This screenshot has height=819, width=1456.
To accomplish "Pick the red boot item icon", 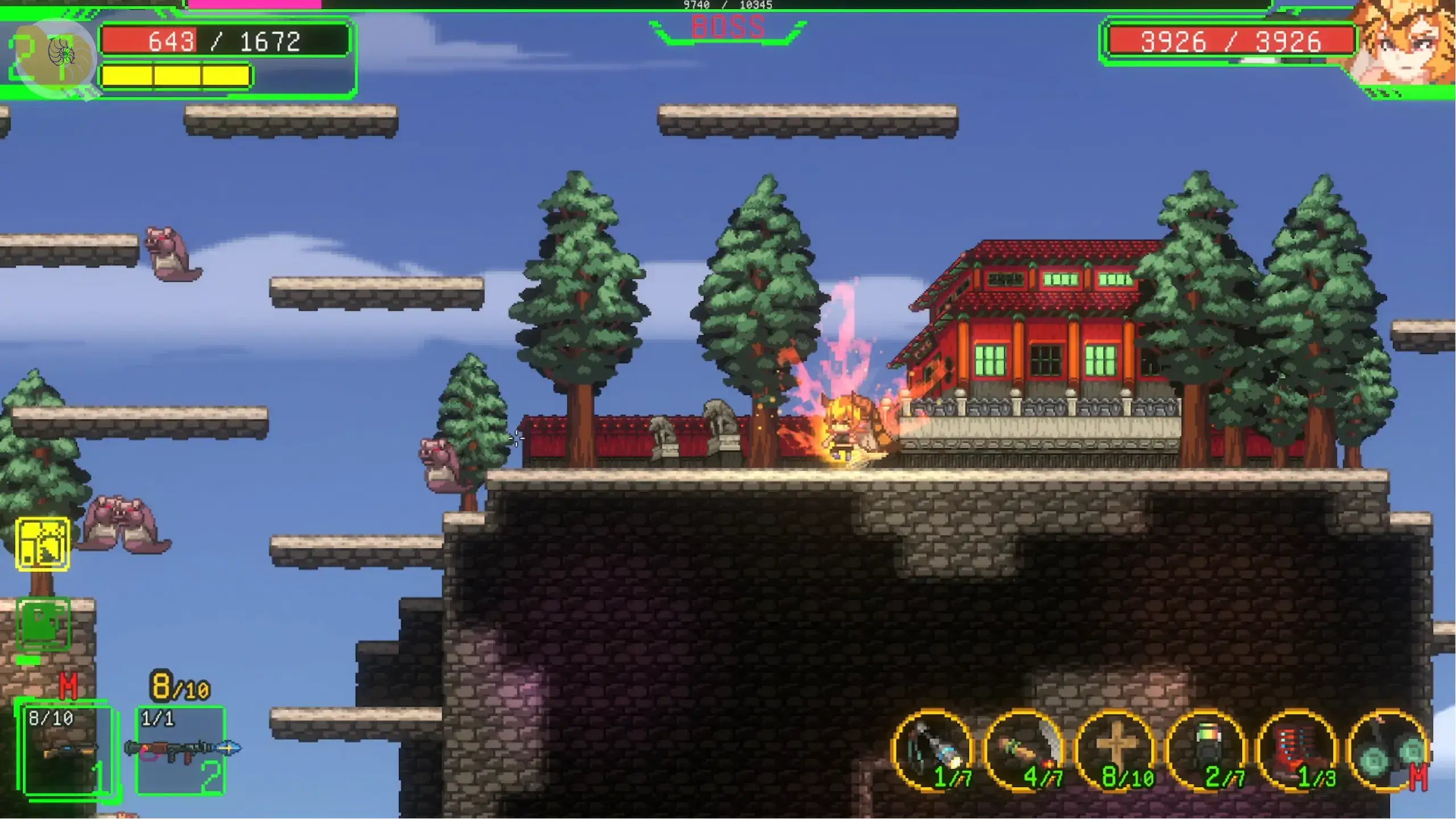I will pos(1298,751).
